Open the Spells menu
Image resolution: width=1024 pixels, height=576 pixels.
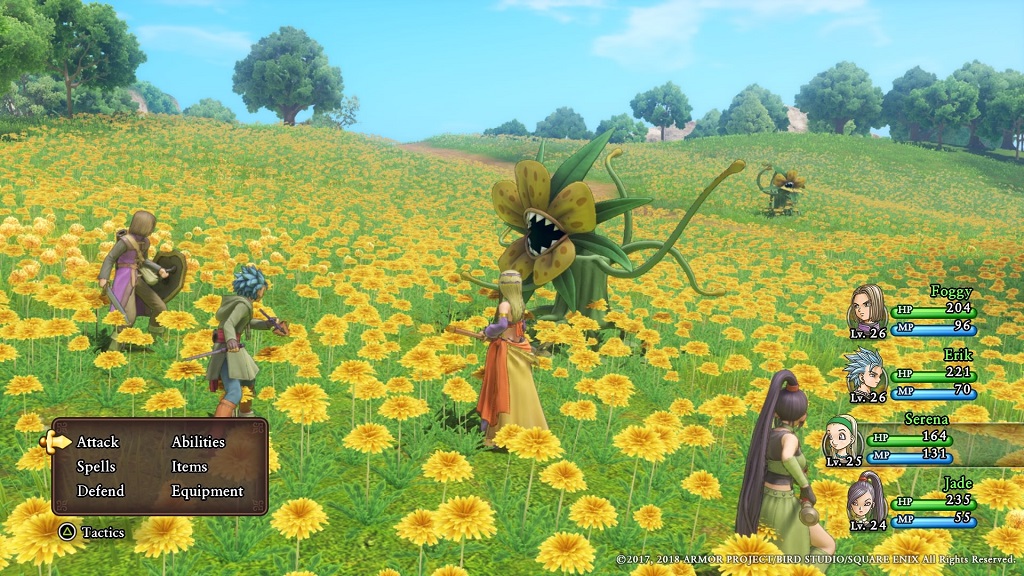[96, 467]
